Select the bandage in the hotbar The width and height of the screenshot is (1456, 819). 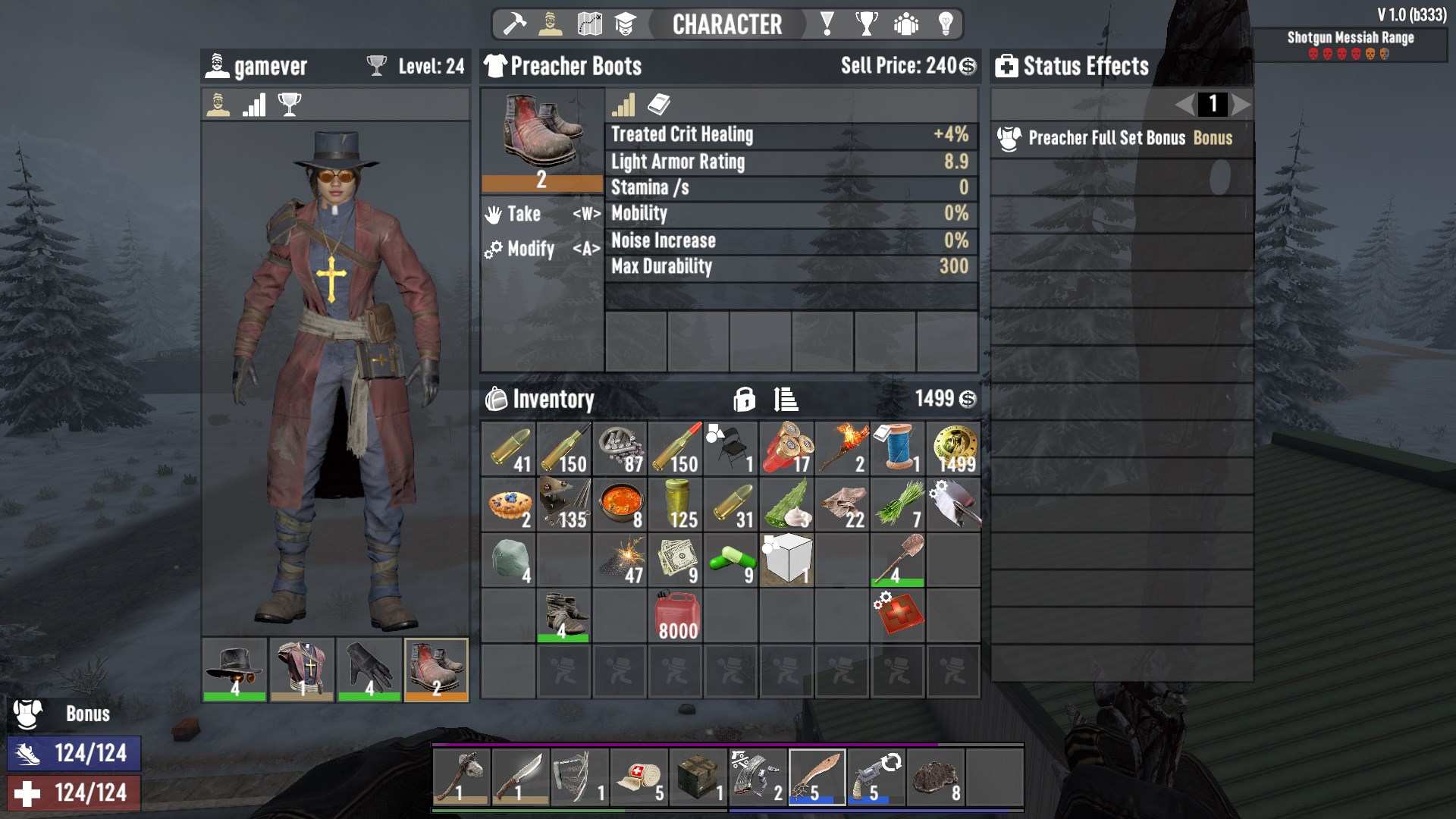point(639,777)
